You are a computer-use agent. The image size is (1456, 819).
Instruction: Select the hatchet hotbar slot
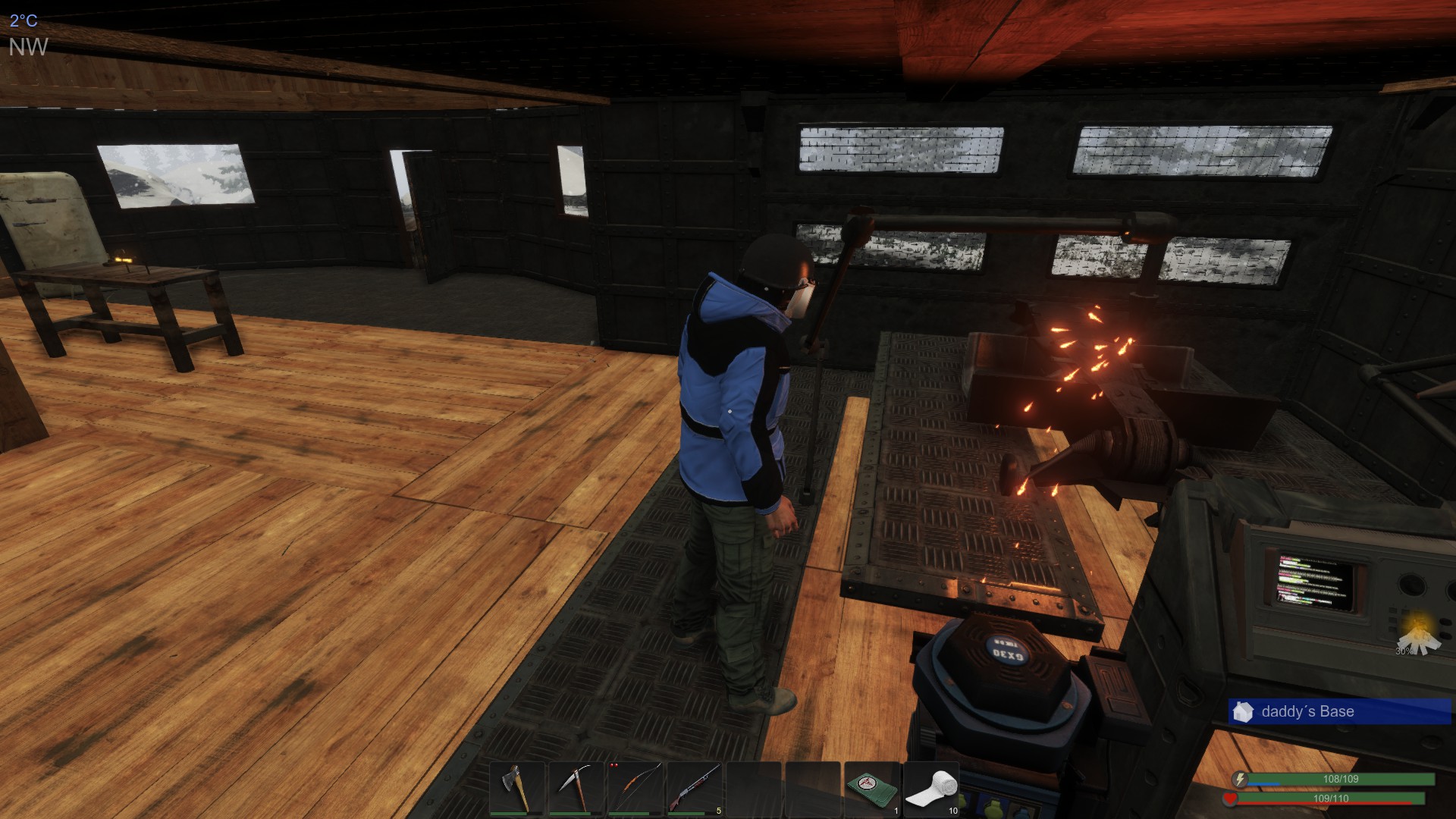517,789
